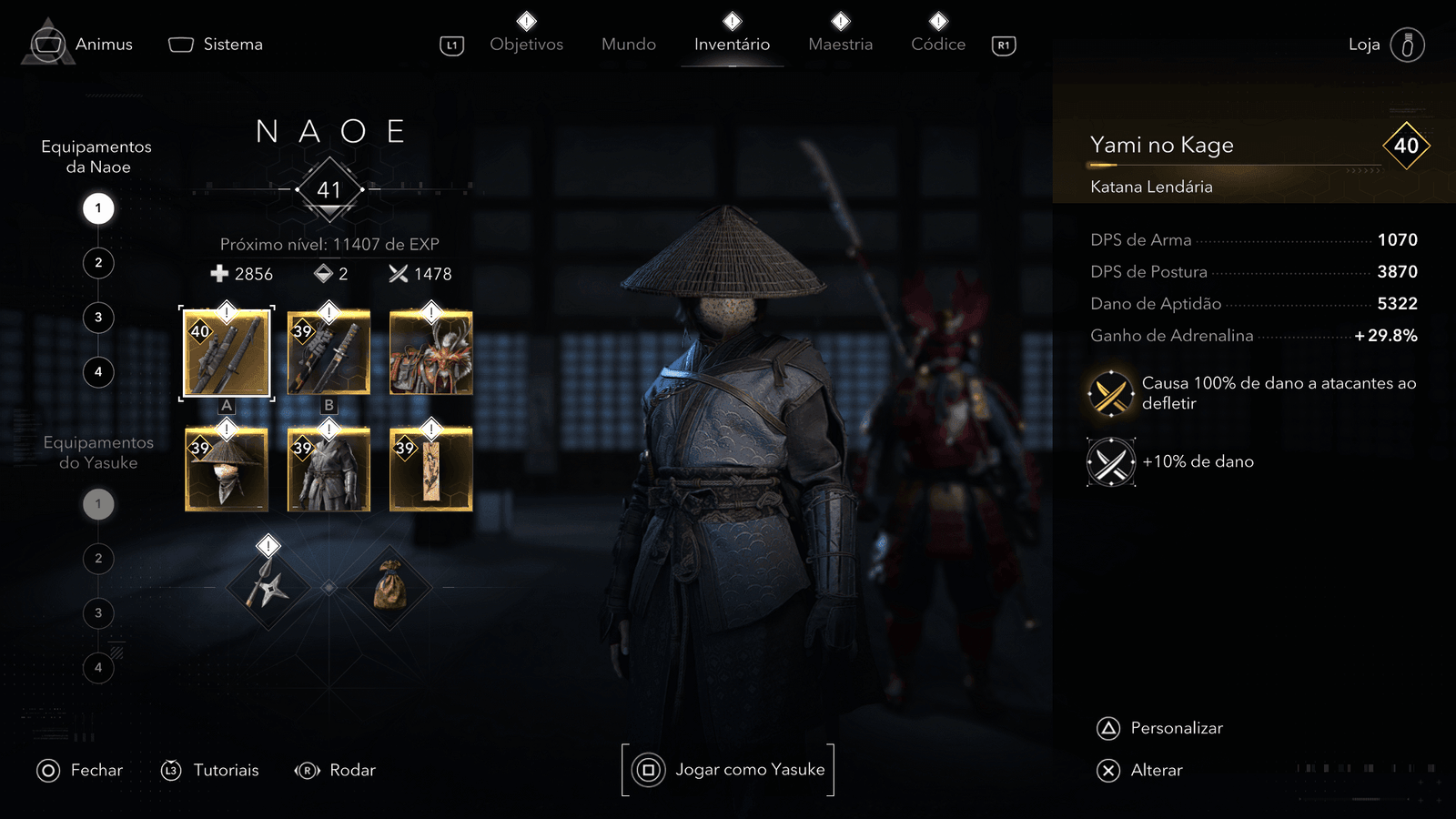Open the Sistema menu
This screenshot has width=1456, height=819.
[217, 44]
